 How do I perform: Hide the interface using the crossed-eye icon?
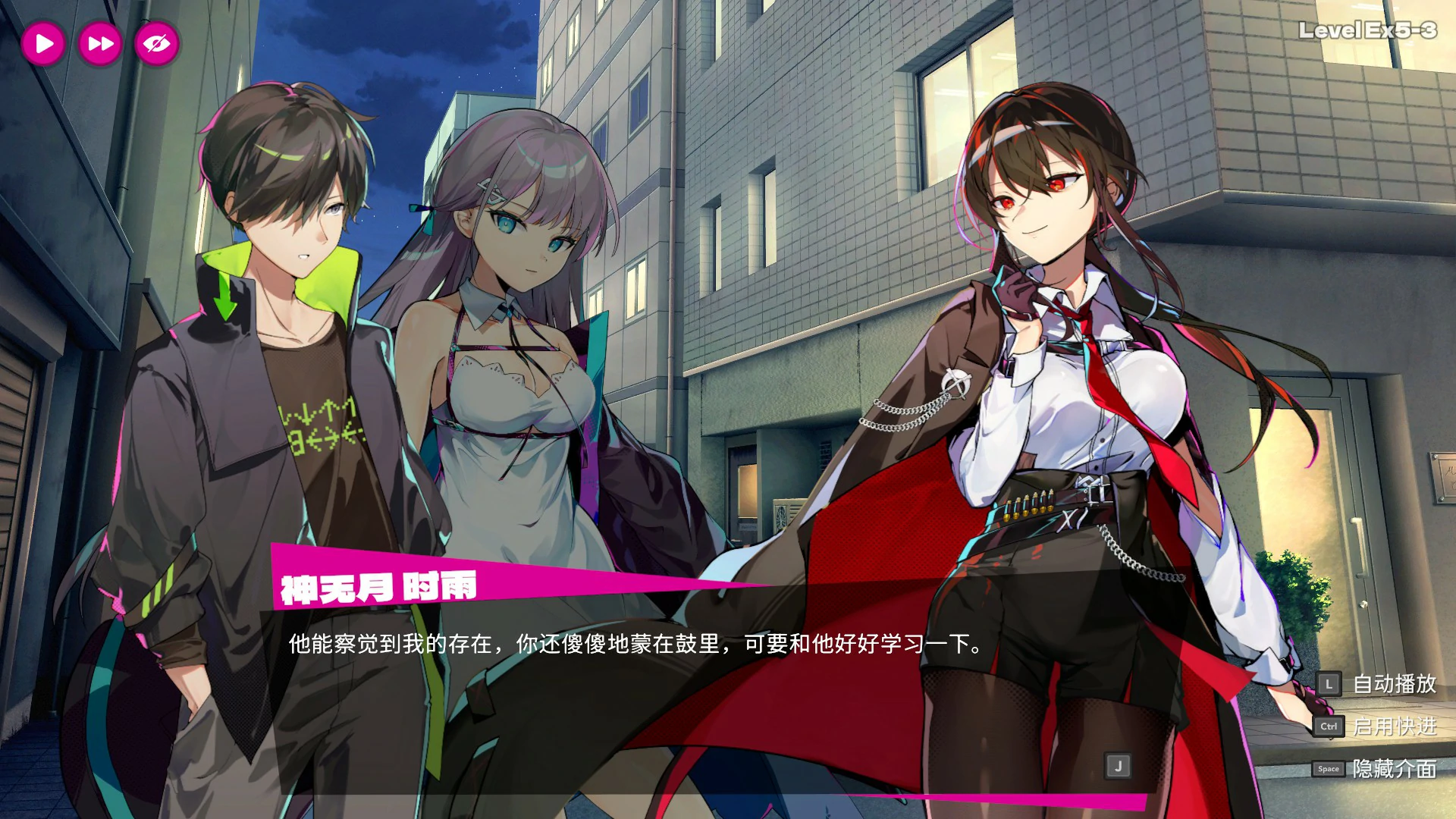click(154, 43)
